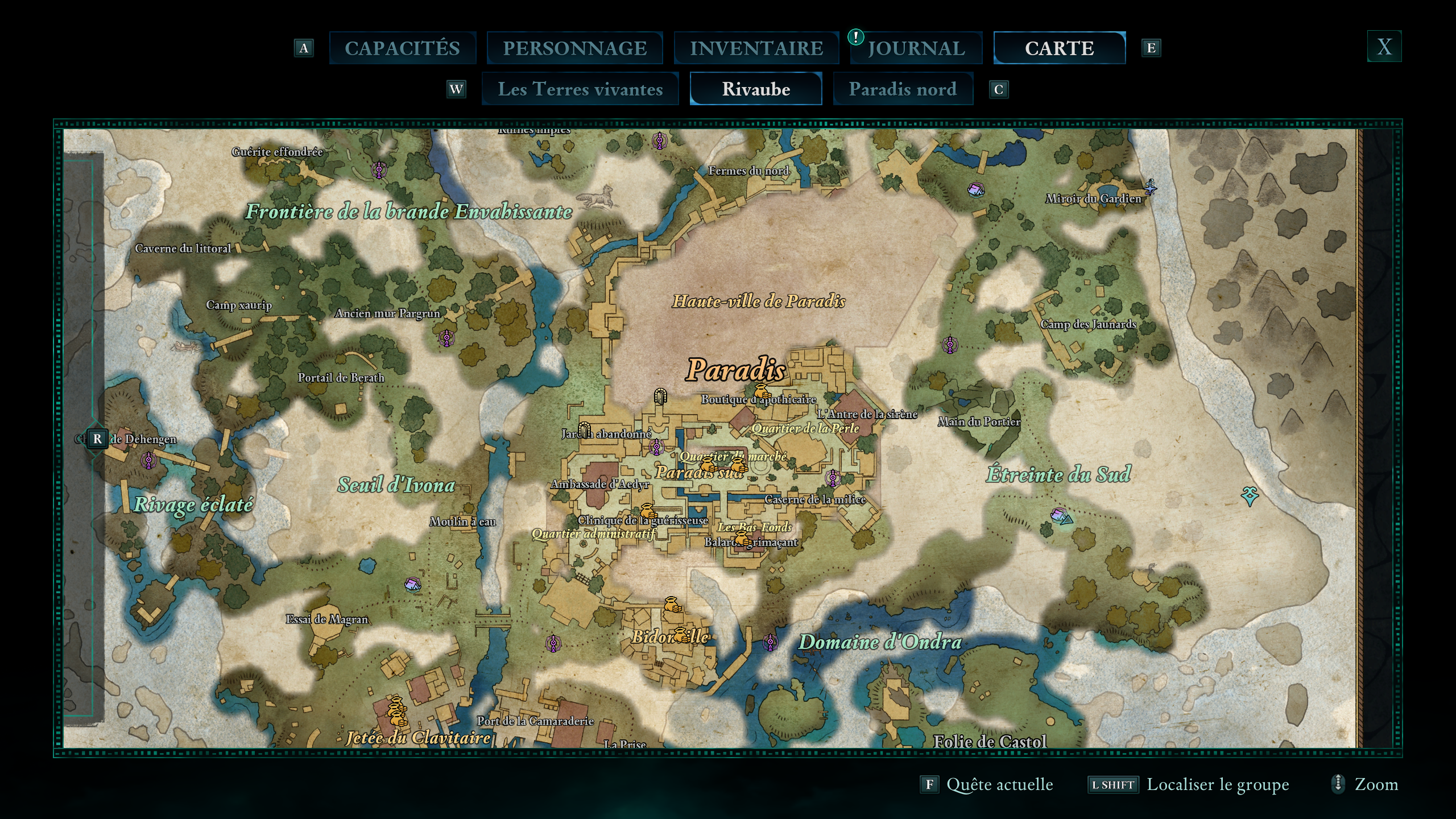Viewport: 1456px width, 819px height.
Task: Close the map with the X button
Action: 1384,47
